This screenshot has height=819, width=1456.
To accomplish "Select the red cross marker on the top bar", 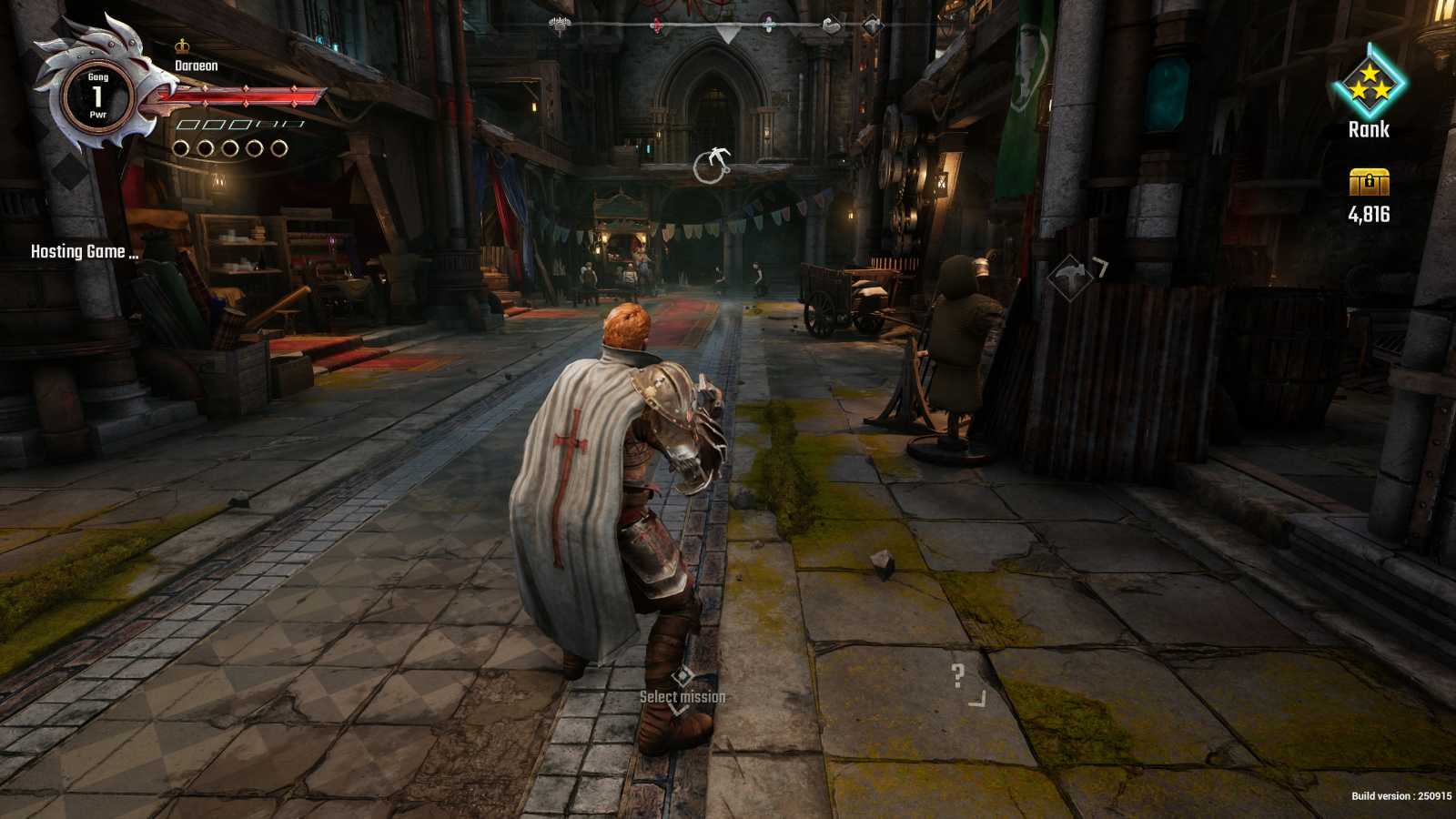I will click(x=656, y=25).
